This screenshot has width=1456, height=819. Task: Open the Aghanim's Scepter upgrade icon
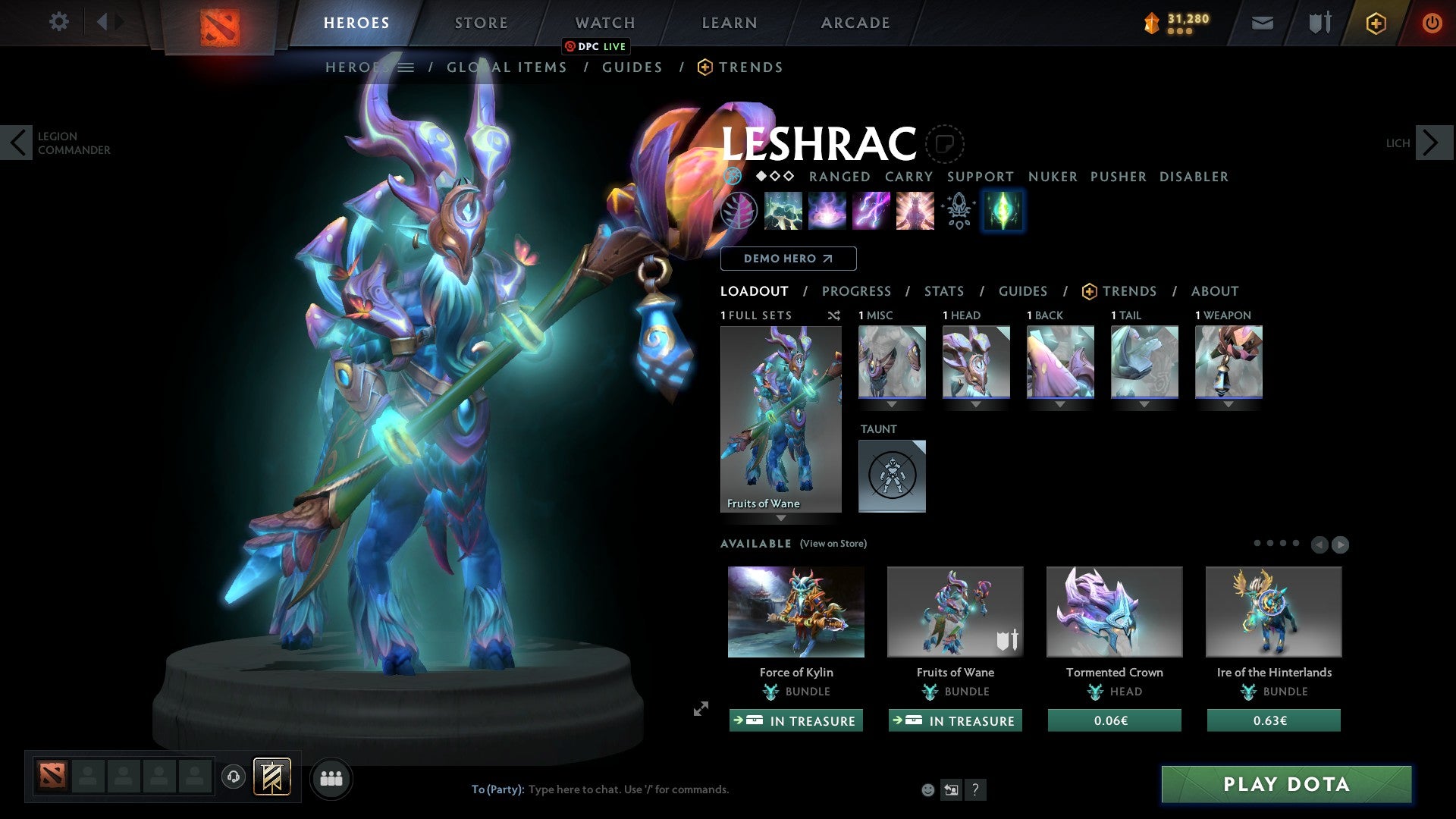pos(957,211)
